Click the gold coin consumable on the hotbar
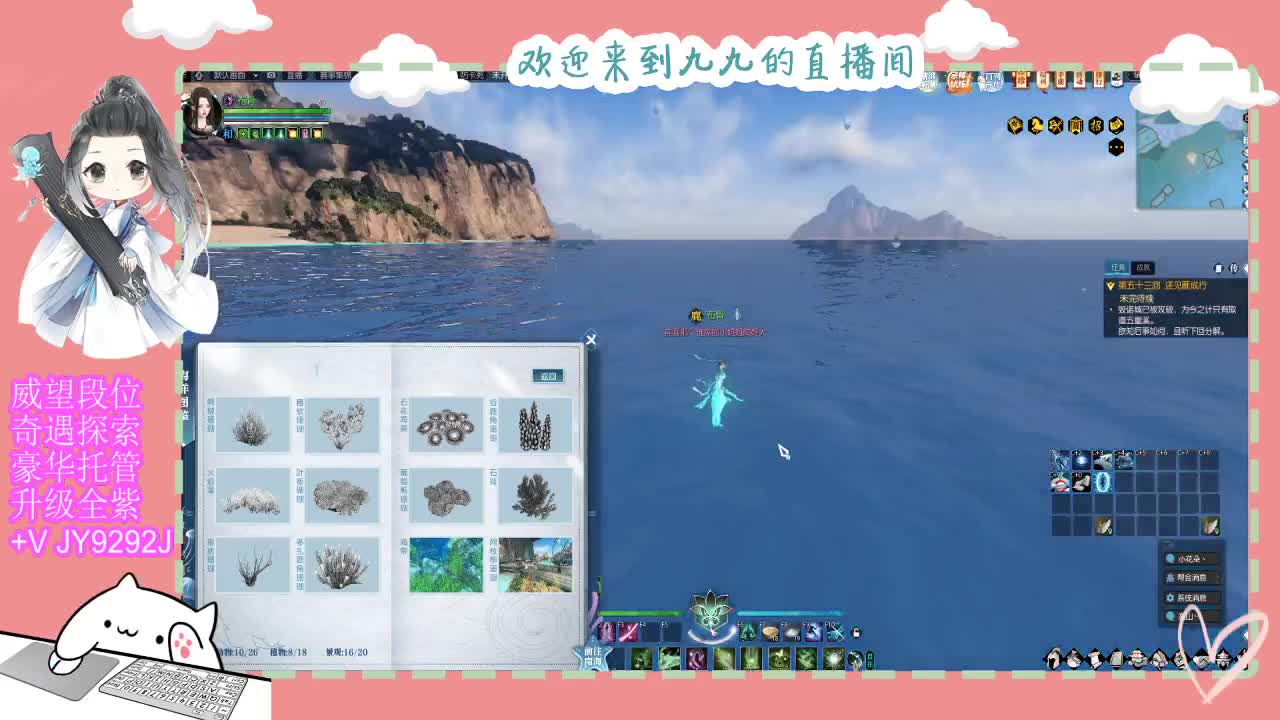Viewport: 1280px width, 720px height. (x=769, y=632)
